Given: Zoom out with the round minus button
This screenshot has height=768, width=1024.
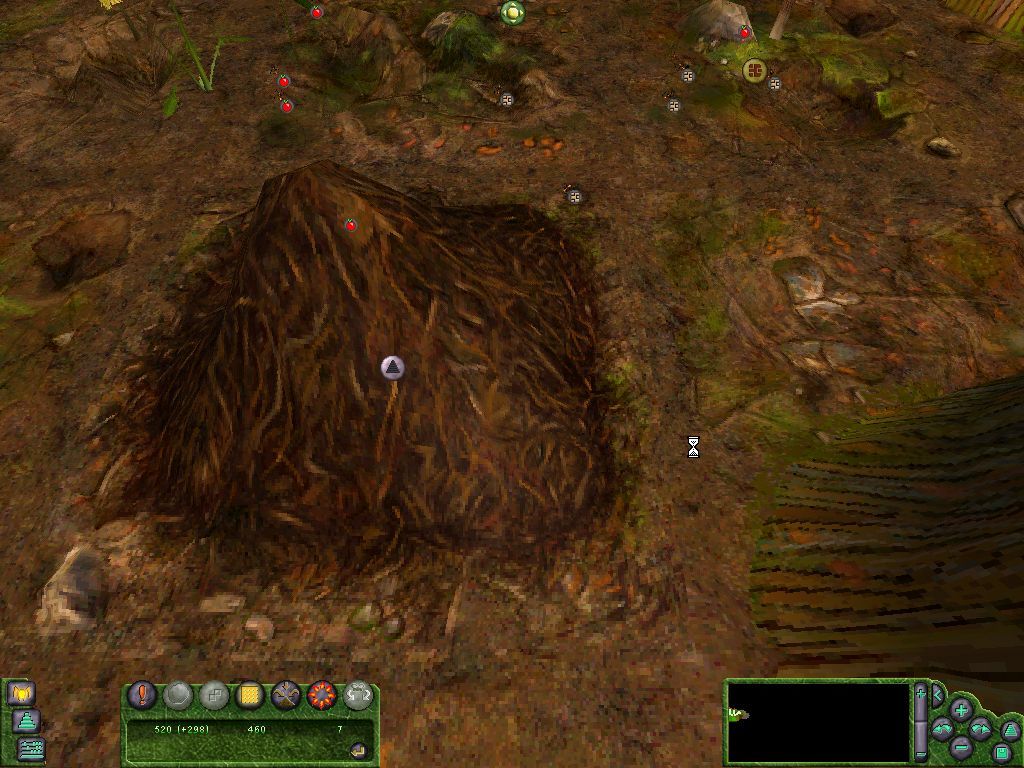Looking at the screenshot, I should click(961, 747).
